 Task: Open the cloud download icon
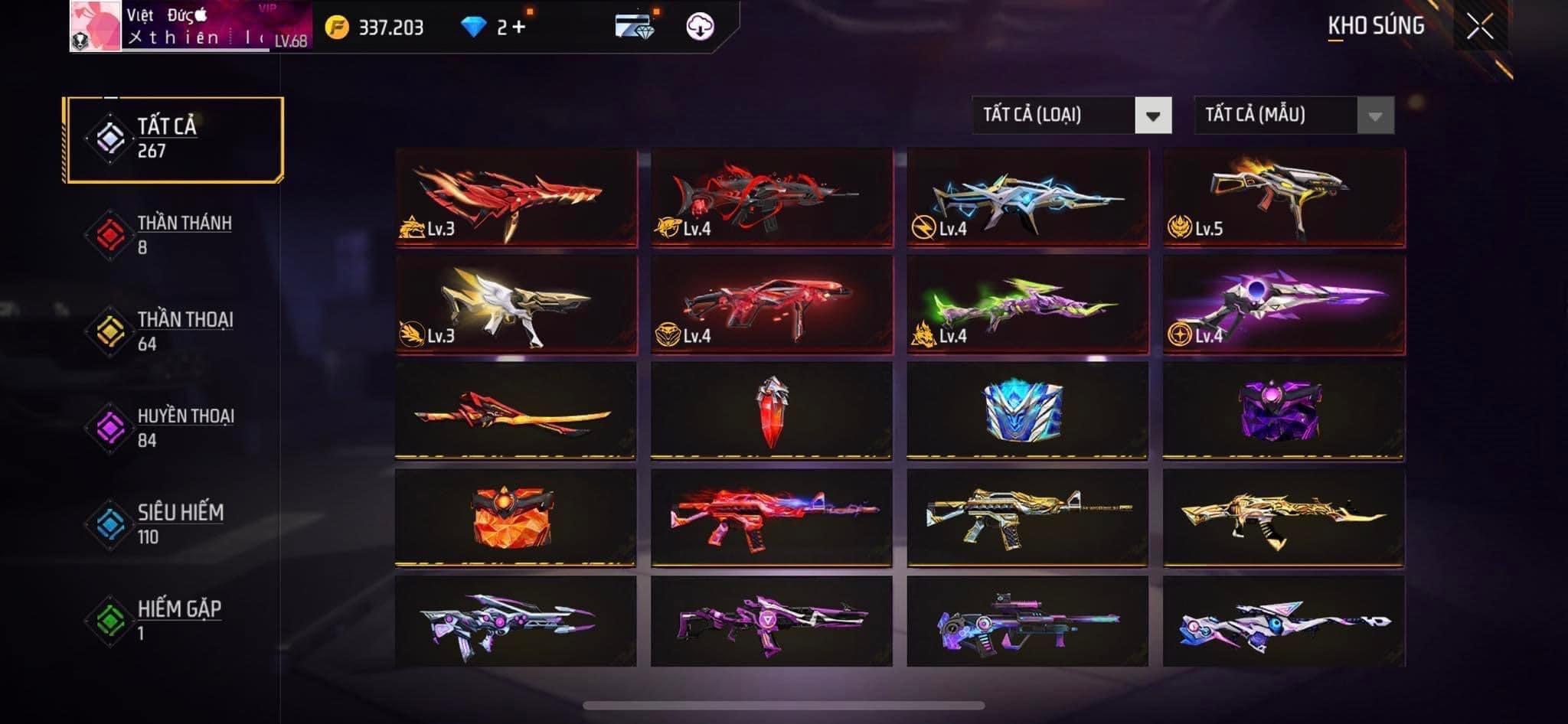click(x=699, y=27)
